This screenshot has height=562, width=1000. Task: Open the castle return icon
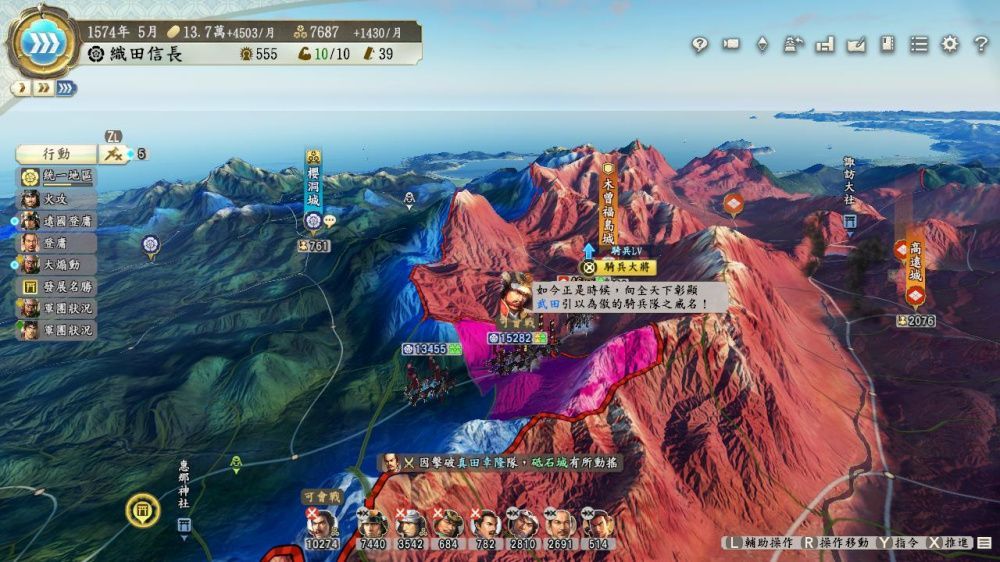pyautogui.click(x=794, y=44)
